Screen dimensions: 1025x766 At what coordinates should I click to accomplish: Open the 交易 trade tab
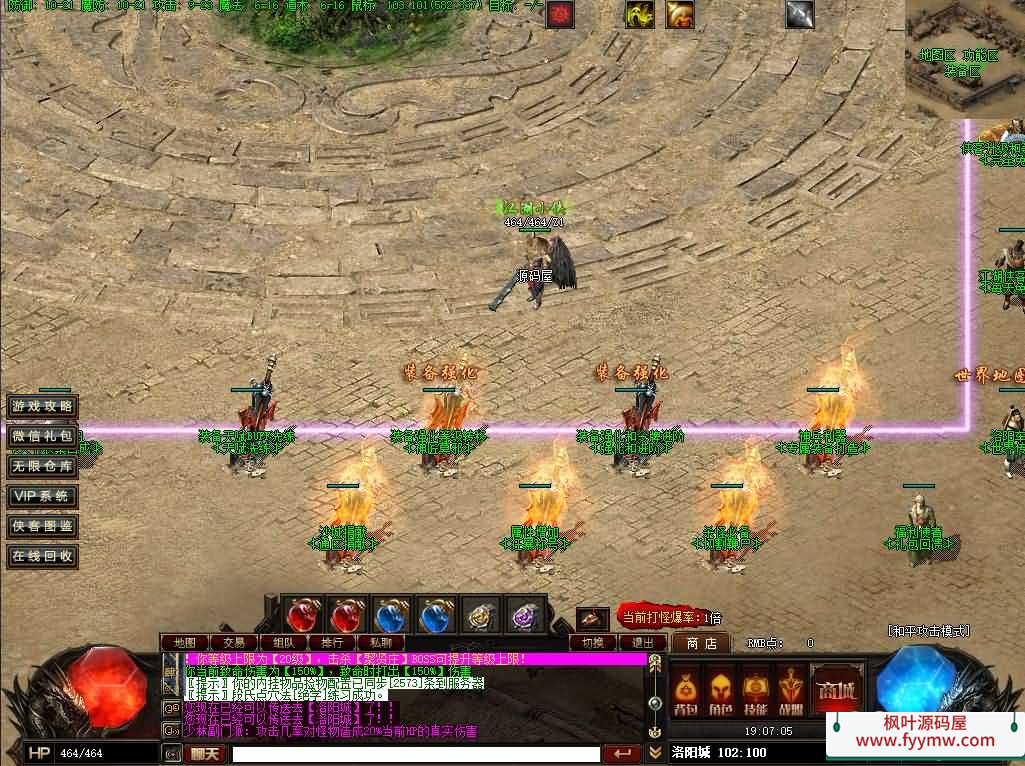click(234, 642)
